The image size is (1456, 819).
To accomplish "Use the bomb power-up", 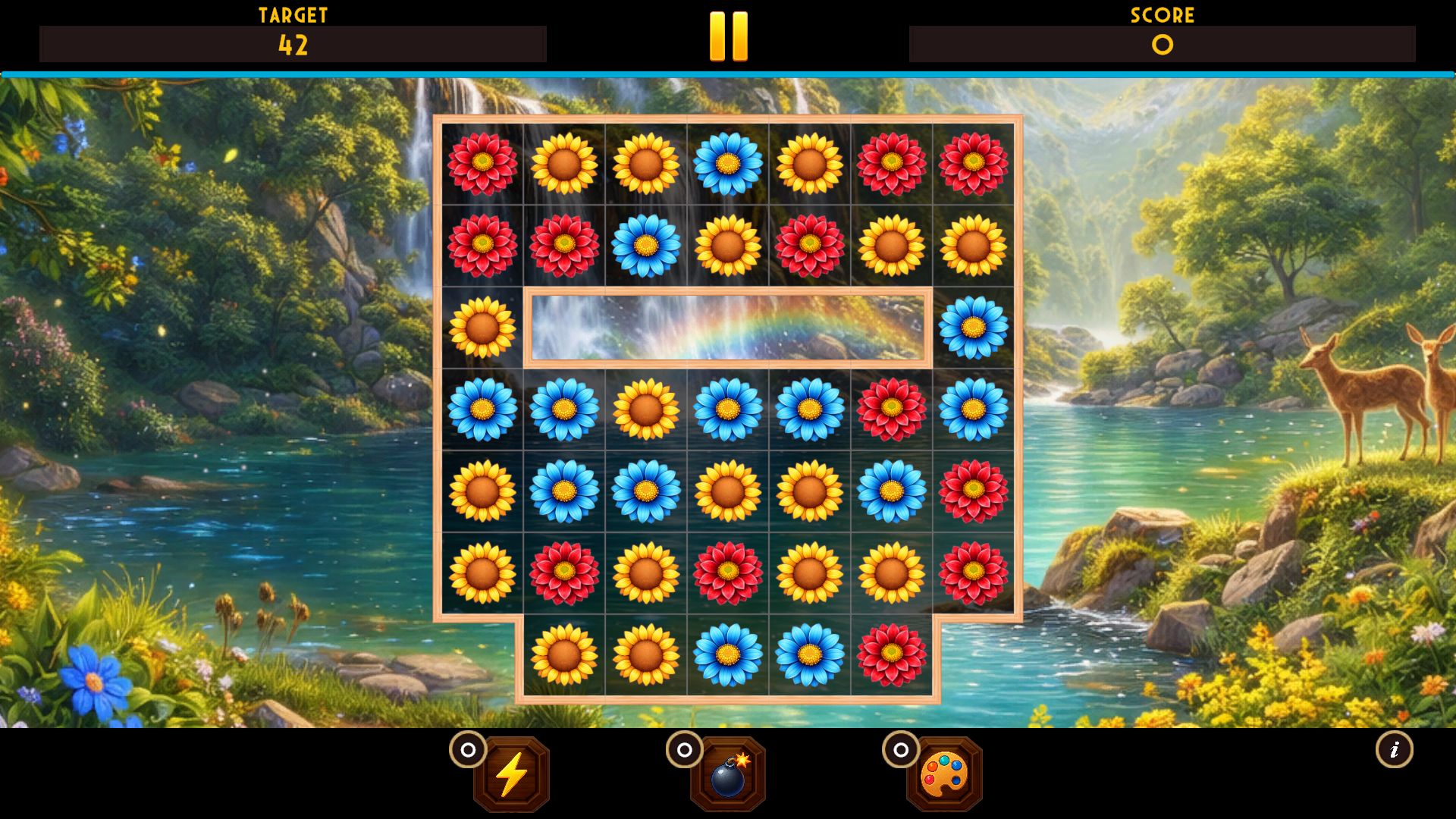I will [728, 774].
